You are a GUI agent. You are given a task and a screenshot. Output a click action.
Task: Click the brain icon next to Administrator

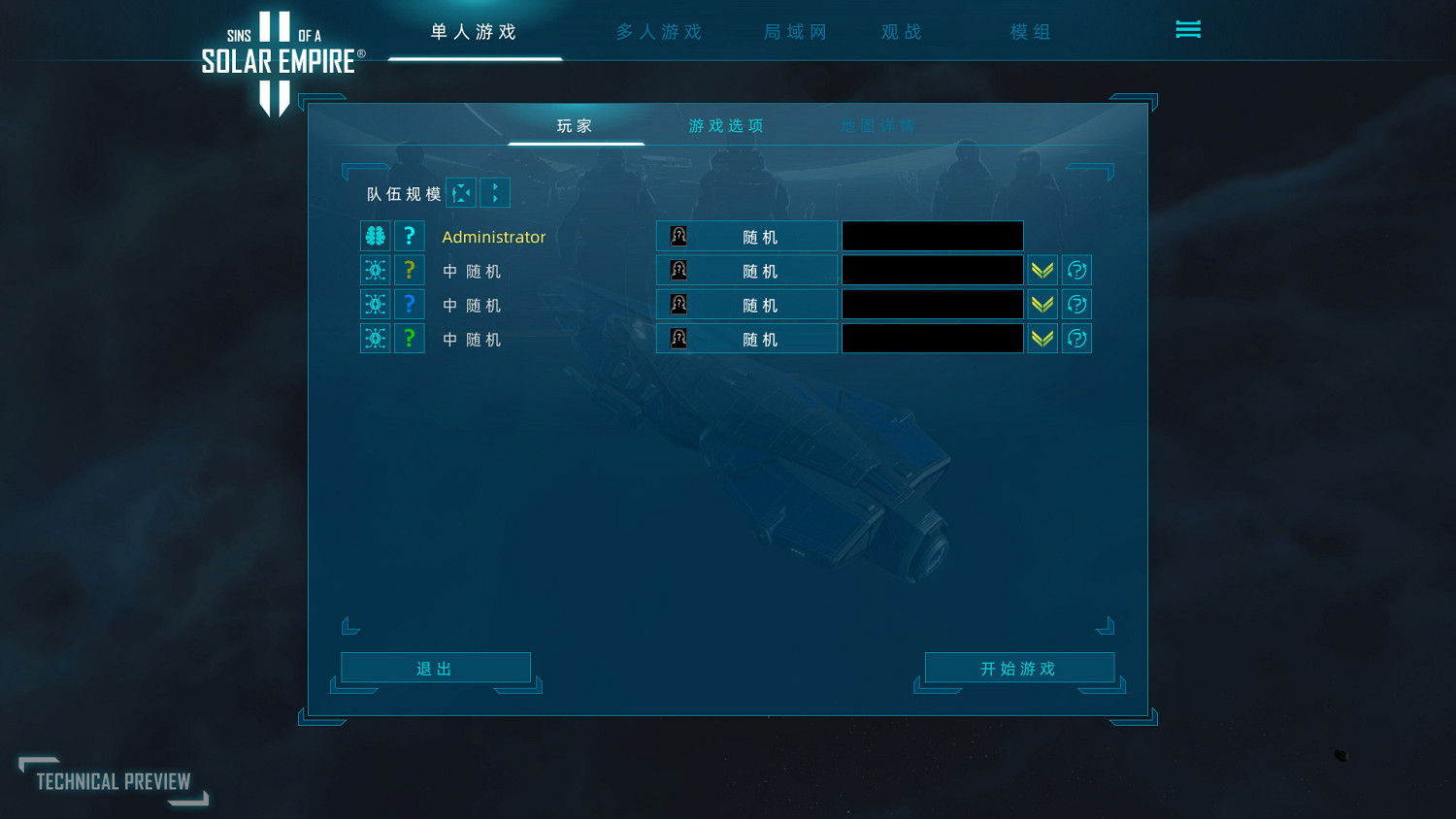coord(375,235)
